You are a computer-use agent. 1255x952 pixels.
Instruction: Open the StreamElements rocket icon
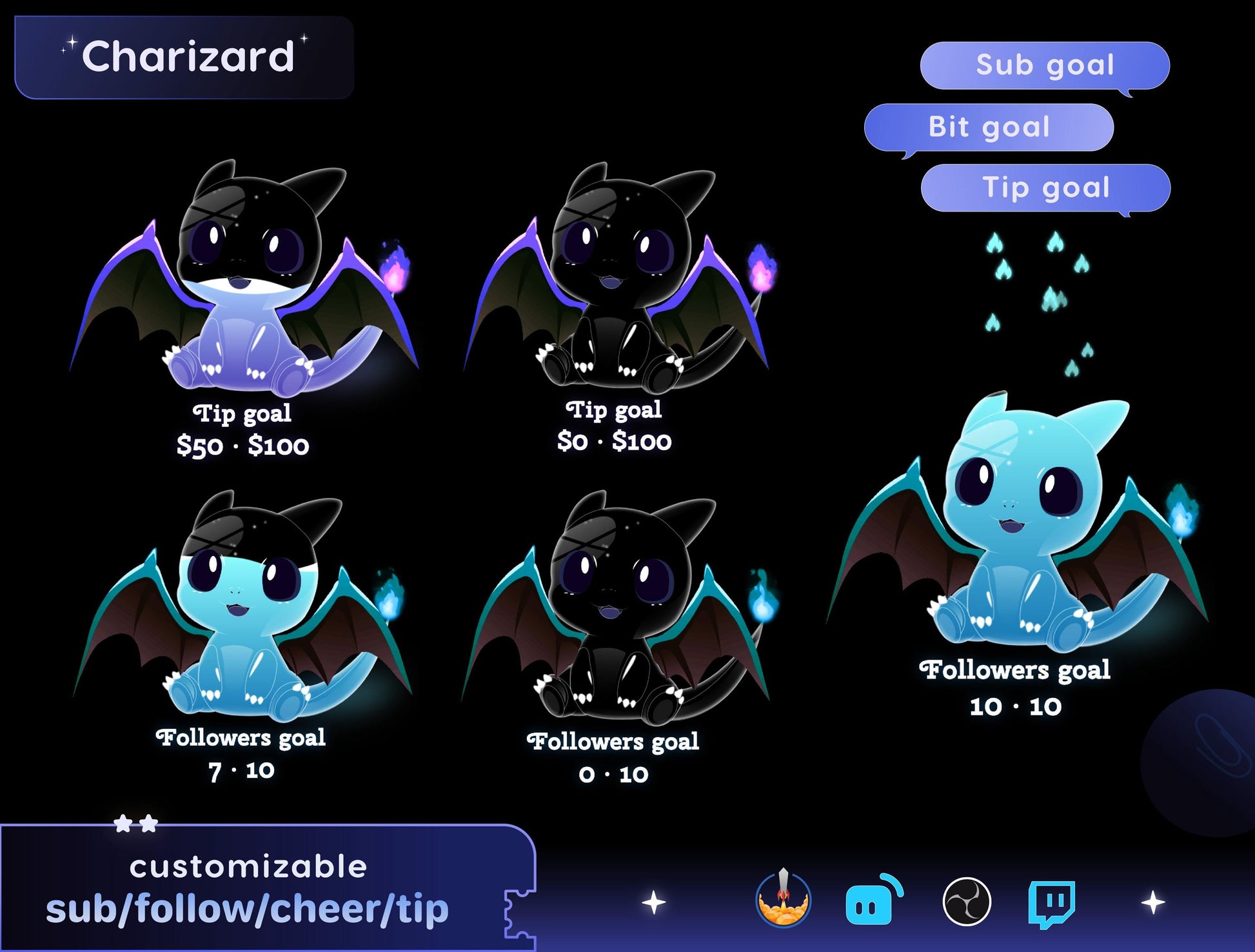coord(783,900)
